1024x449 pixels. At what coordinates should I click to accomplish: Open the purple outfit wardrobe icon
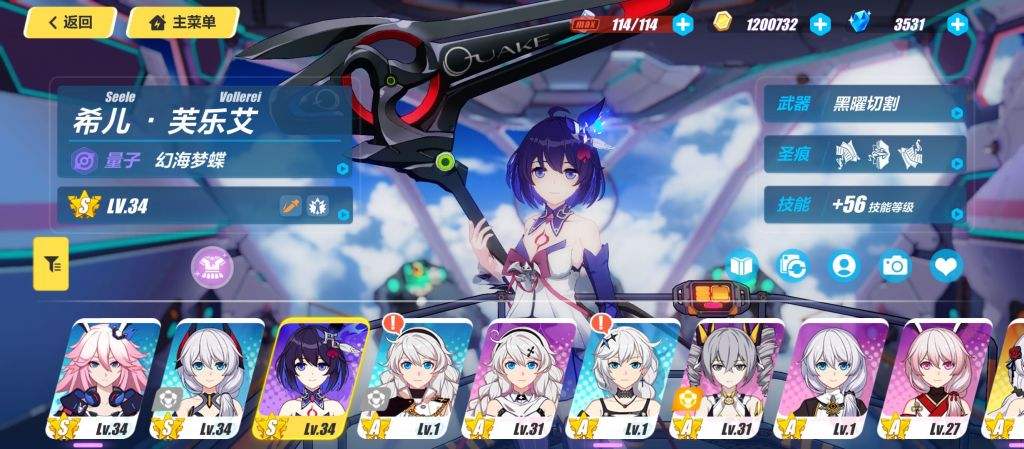(211, 266)
